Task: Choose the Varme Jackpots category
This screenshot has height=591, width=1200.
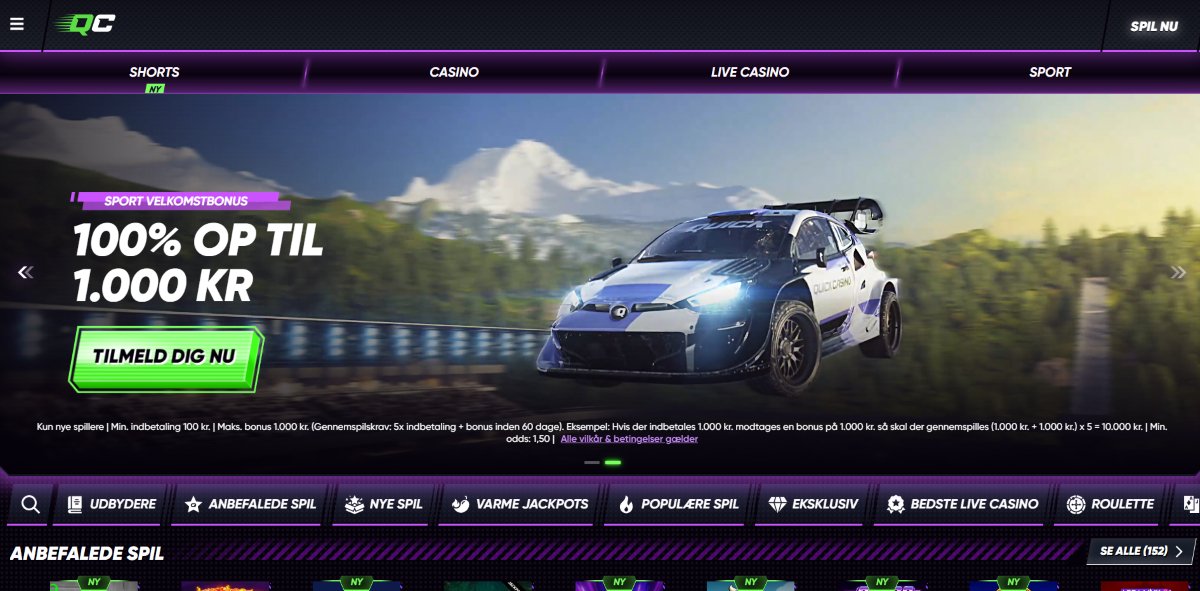Action: (x=519, y=504)
